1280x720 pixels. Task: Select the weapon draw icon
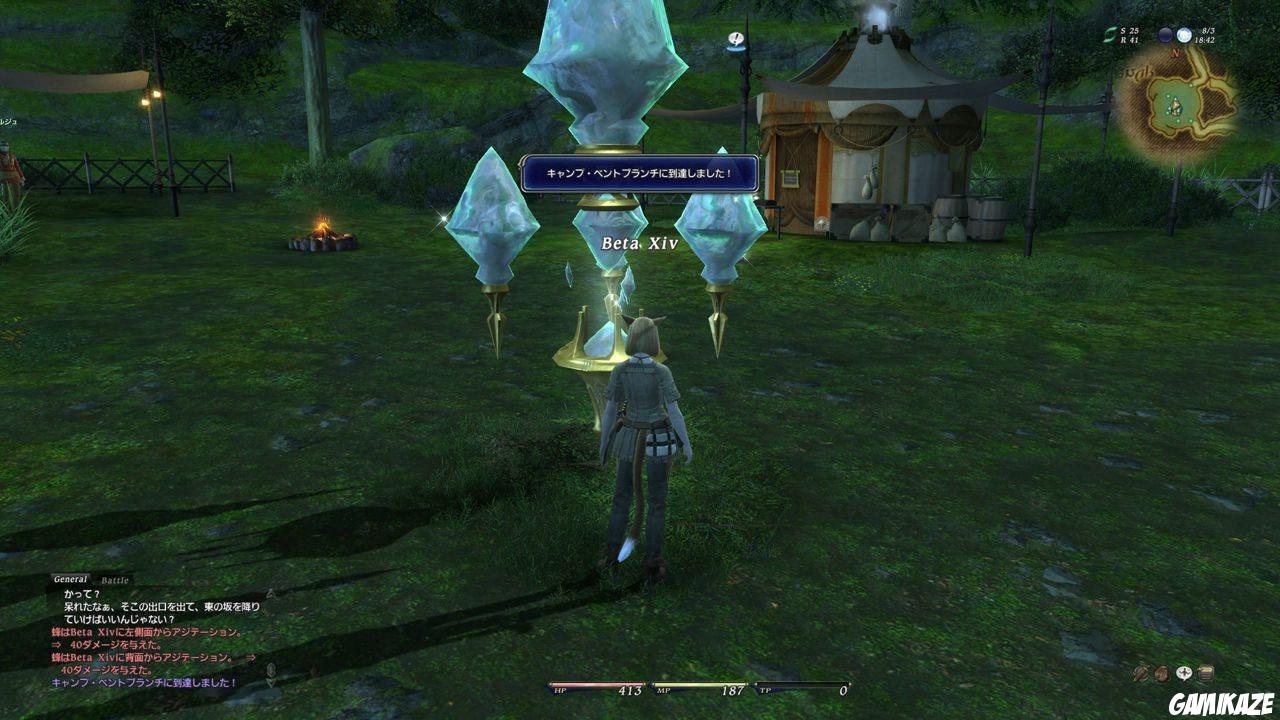click(1140, 672)
